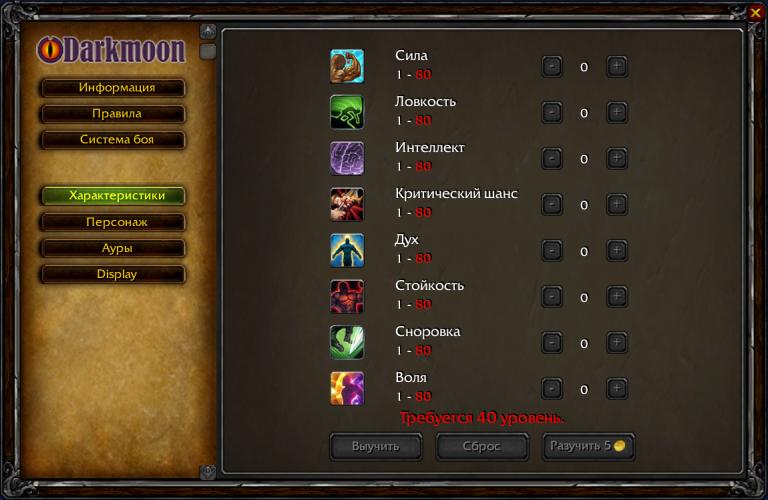768x500 pixels.
Task: Lower Сноровка with the minus button
Action: (x=551, y=343)
